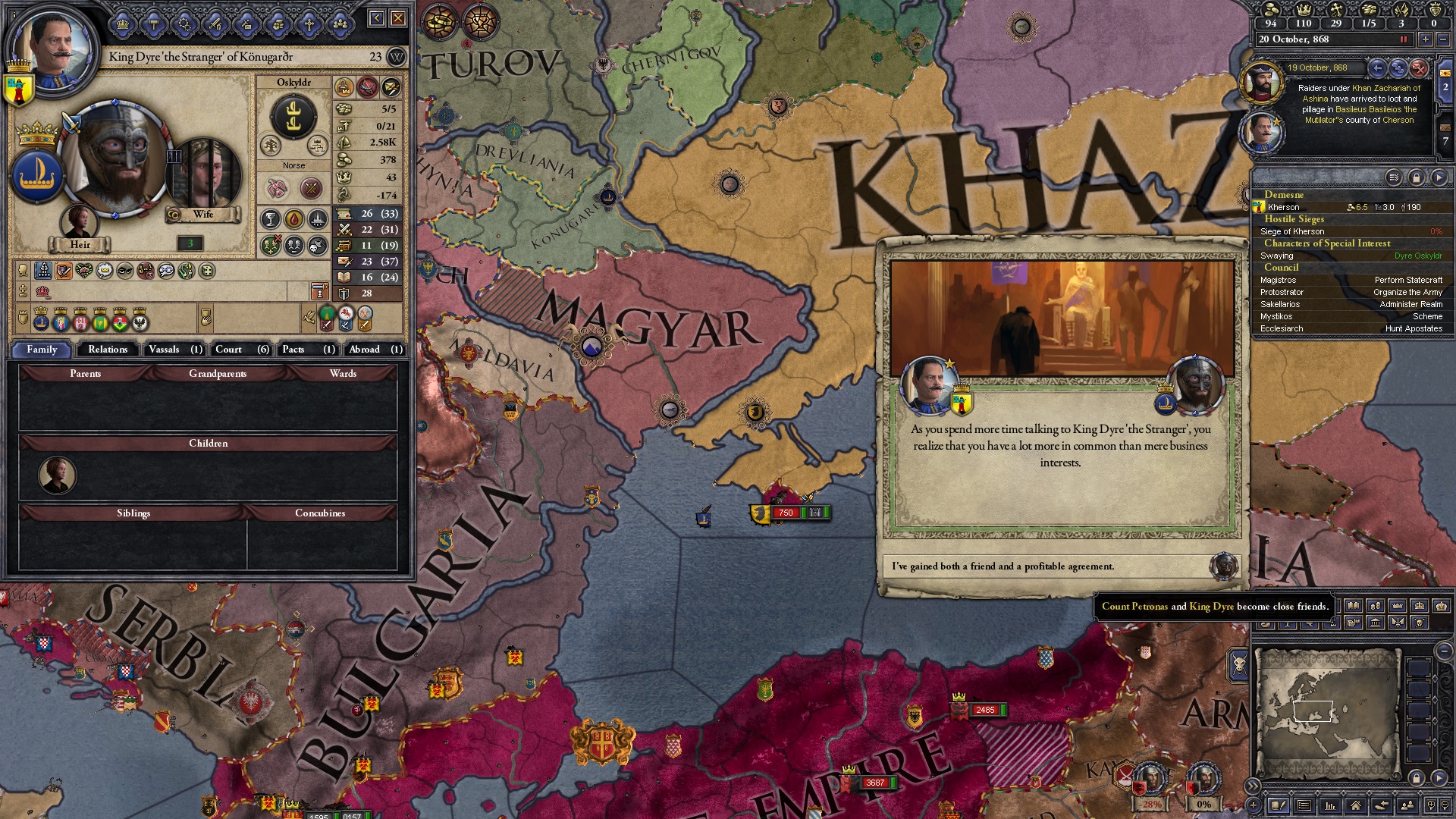Click the Magistros council entry
This screenshot has width=1456, height=819.
(1278, 280)
